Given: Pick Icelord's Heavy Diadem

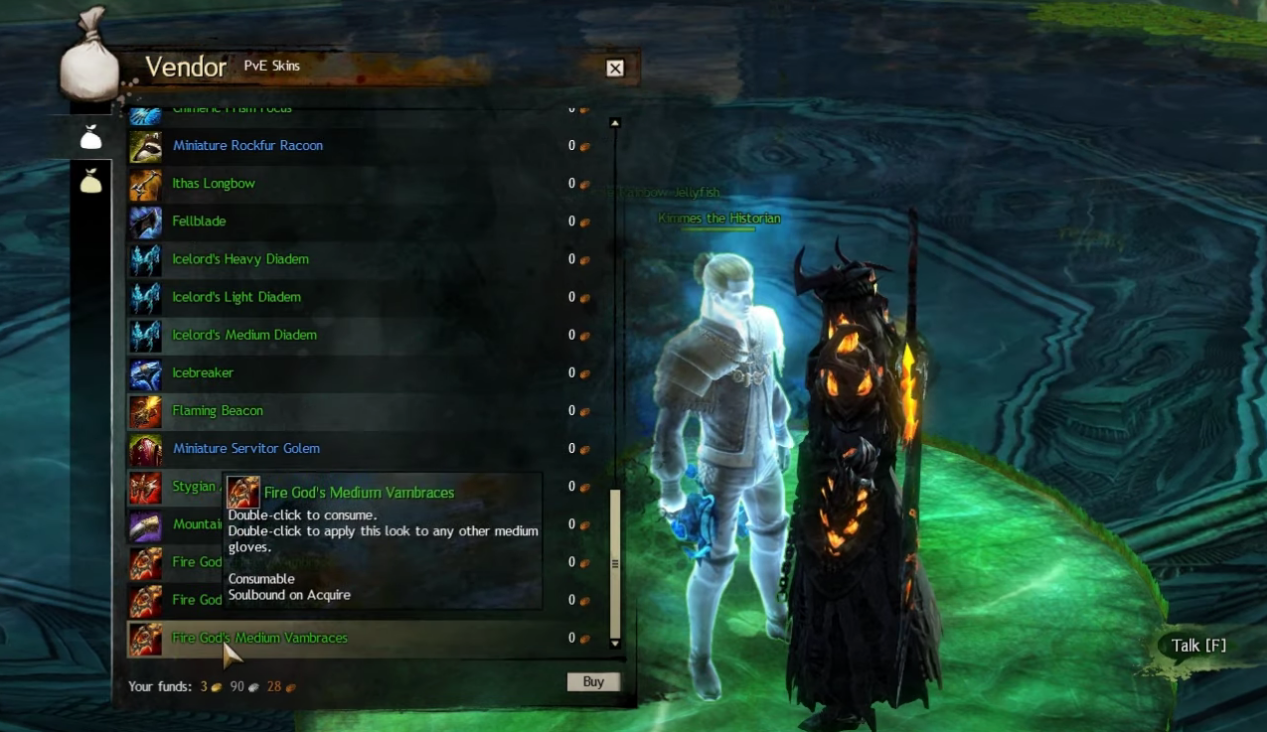Looking at the screenshot, I should click(x=240, y=260).
